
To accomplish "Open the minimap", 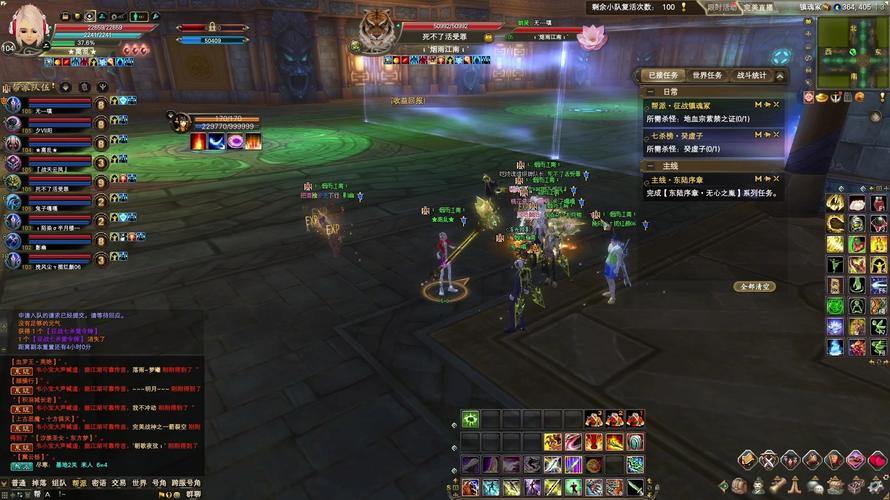I will point(850,52).
